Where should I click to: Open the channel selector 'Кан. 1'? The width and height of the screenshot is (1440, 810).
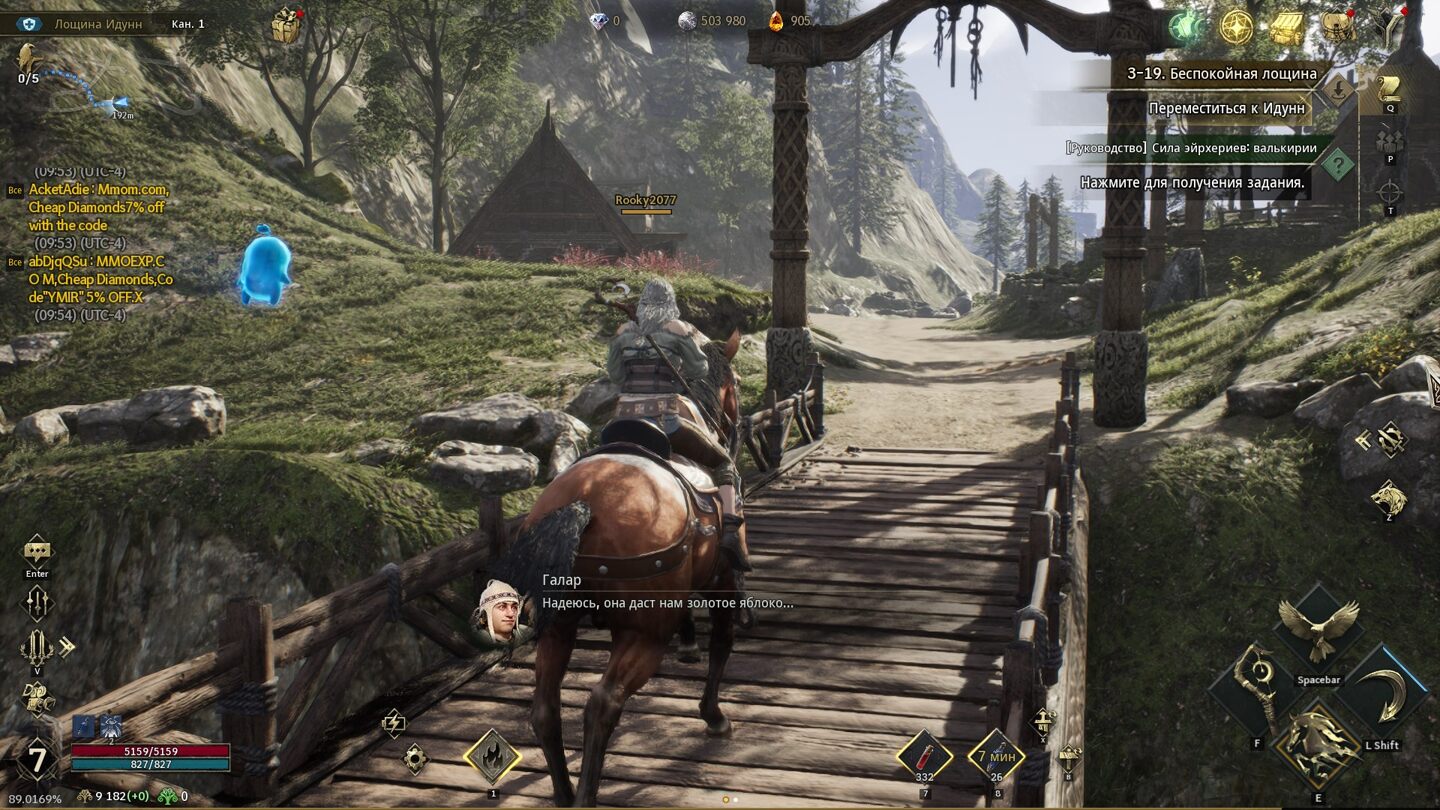(188, 23)
